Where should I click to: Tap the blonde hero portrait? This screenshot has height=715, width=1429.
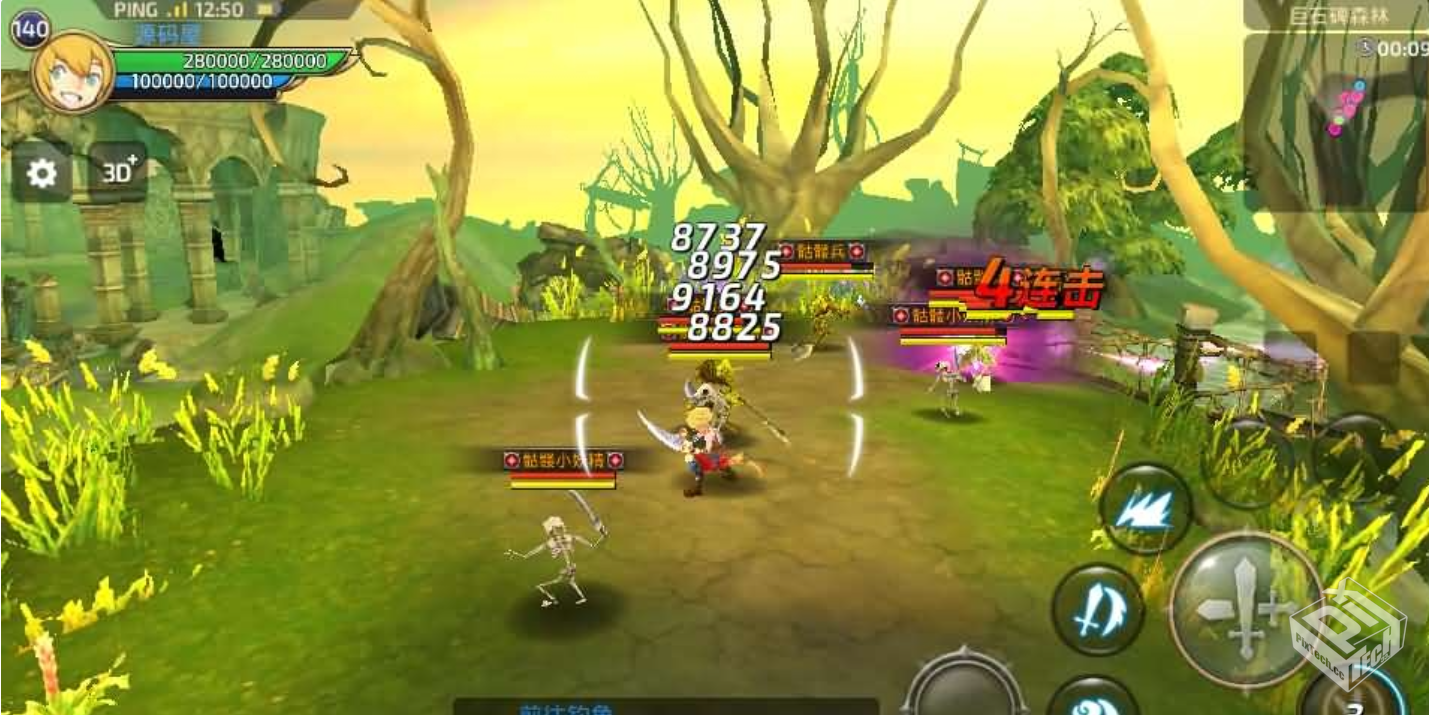(x=71, y=72)
